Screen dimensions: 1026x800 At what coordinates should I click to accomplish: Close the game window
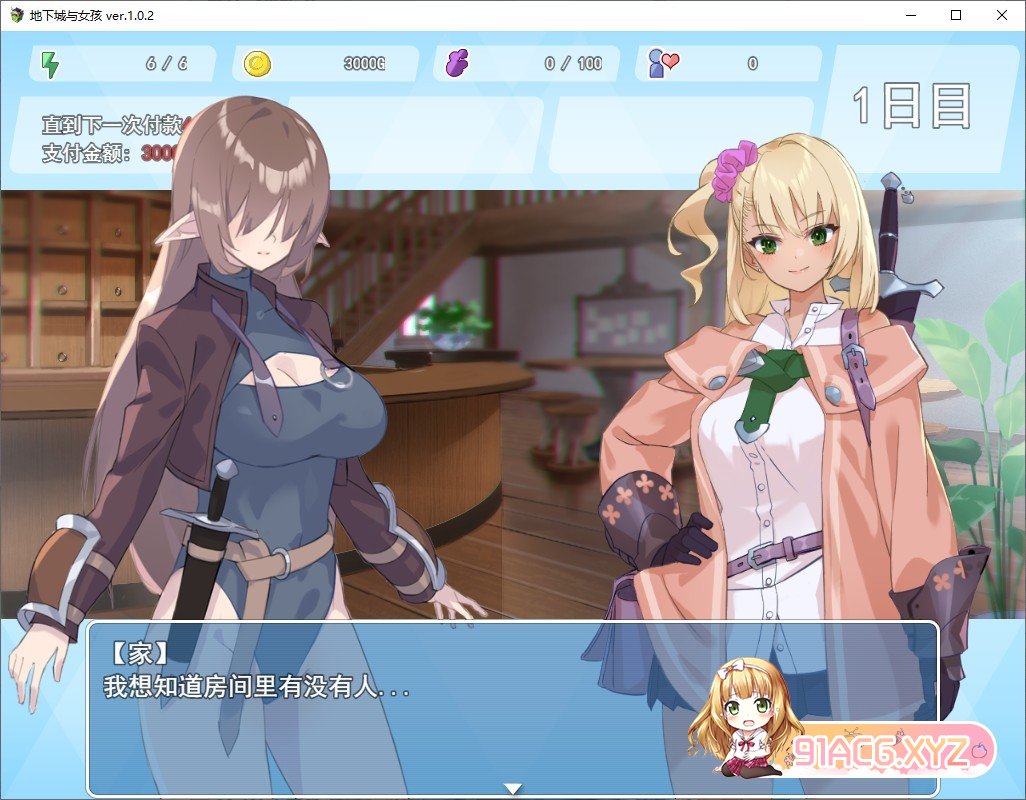coord(1002,15)
